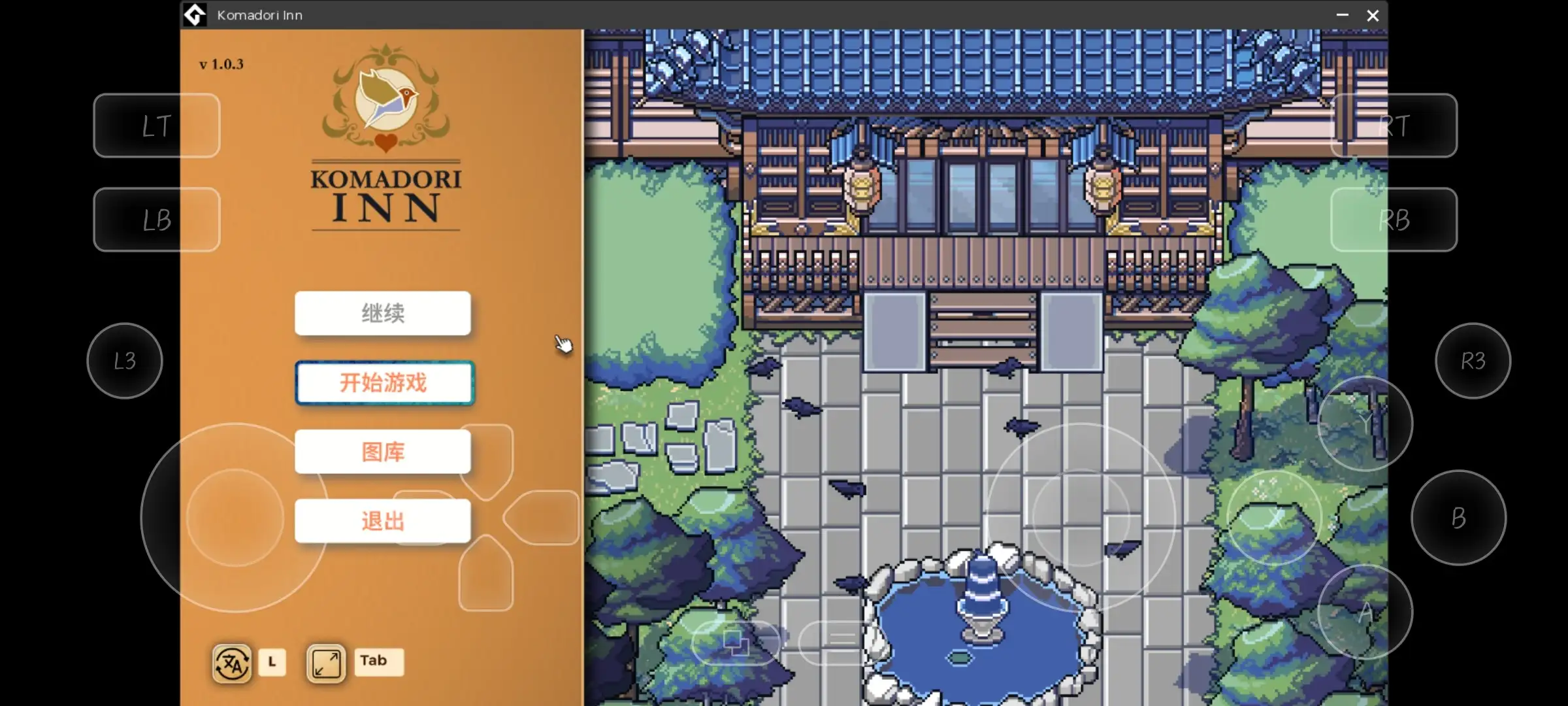
Task: Click the GameHub logo in the title bar
Action: coord(195,14)
